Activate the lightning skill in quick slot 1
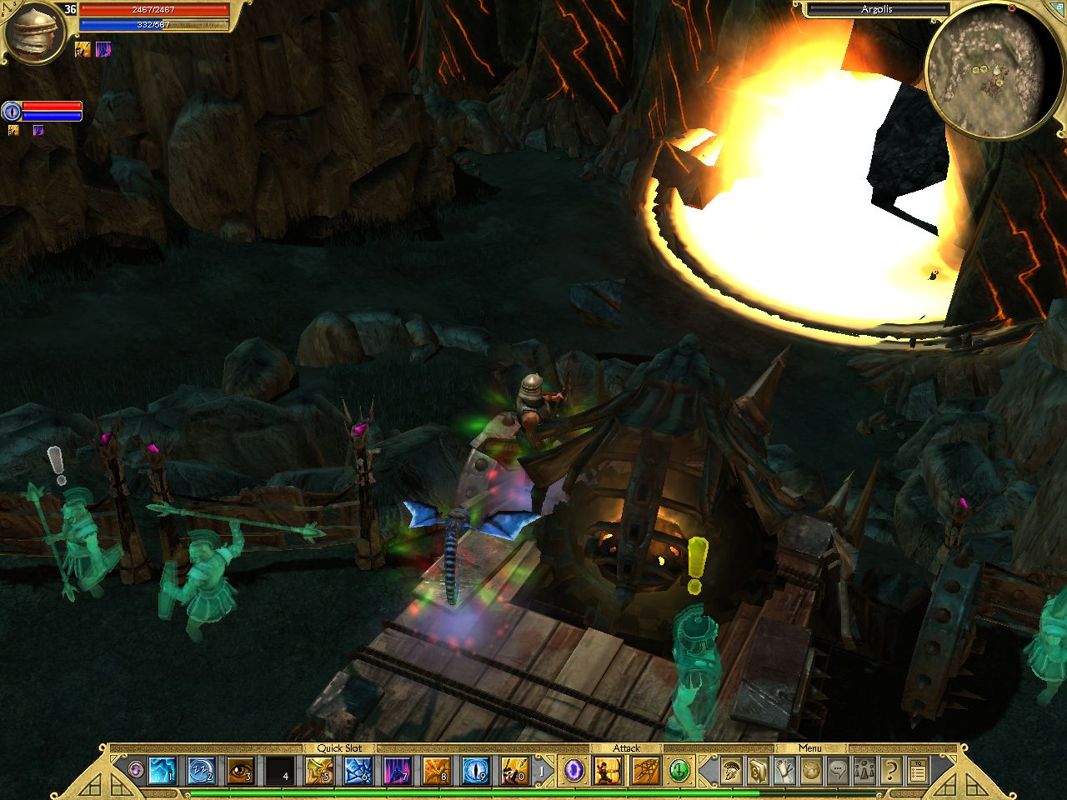This screenshot has height=800, width=1067. click(162, 771)
